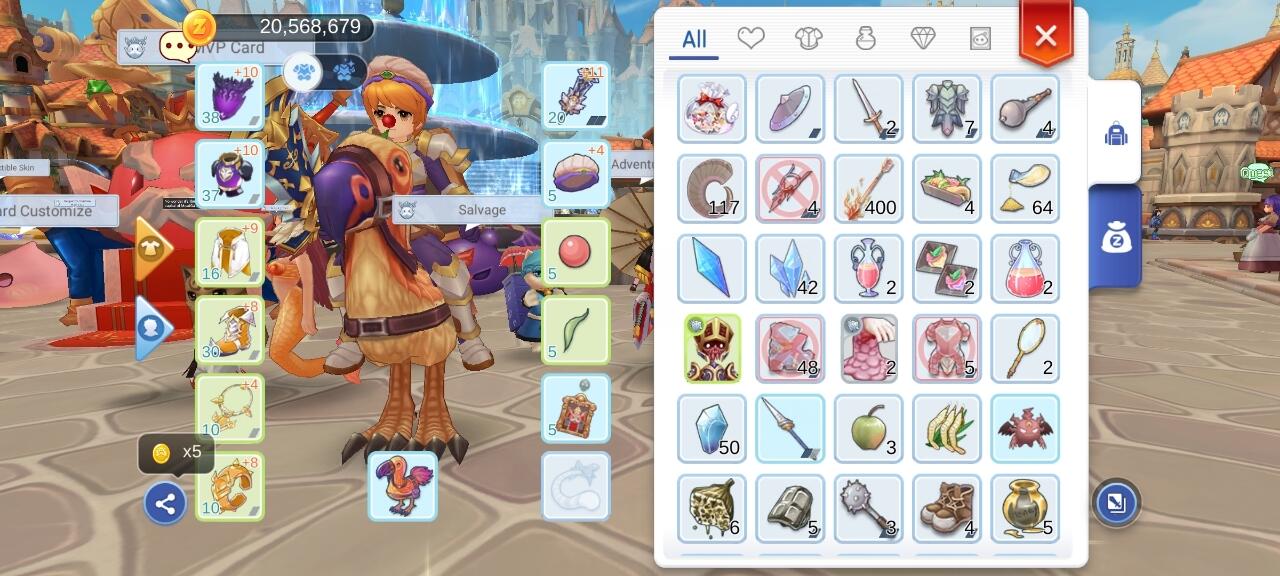Switch to the All items tab

tap(694, 40)
